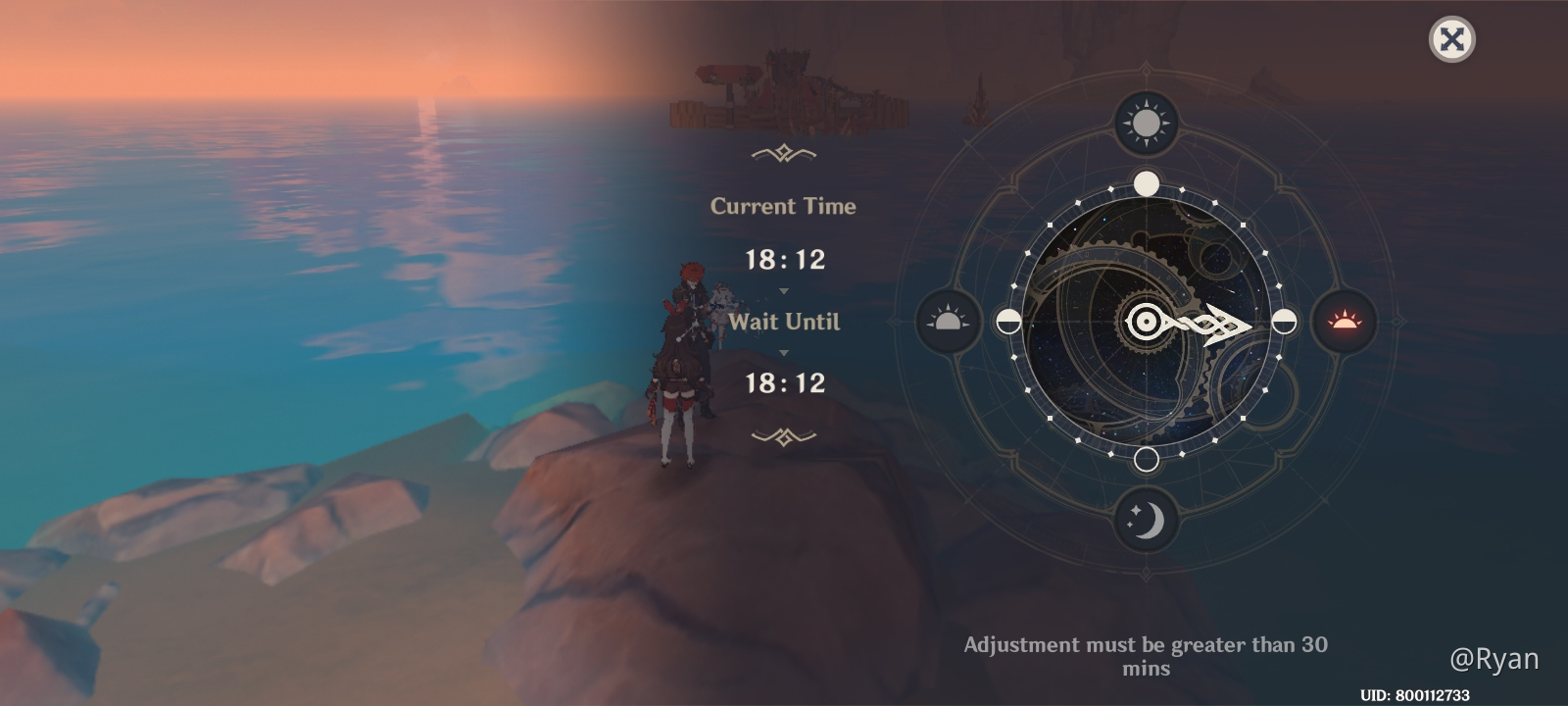The height and width of the screenshot is (706, 1568).
Task: Click the Current Time label
Action: (x=784, y=207)
